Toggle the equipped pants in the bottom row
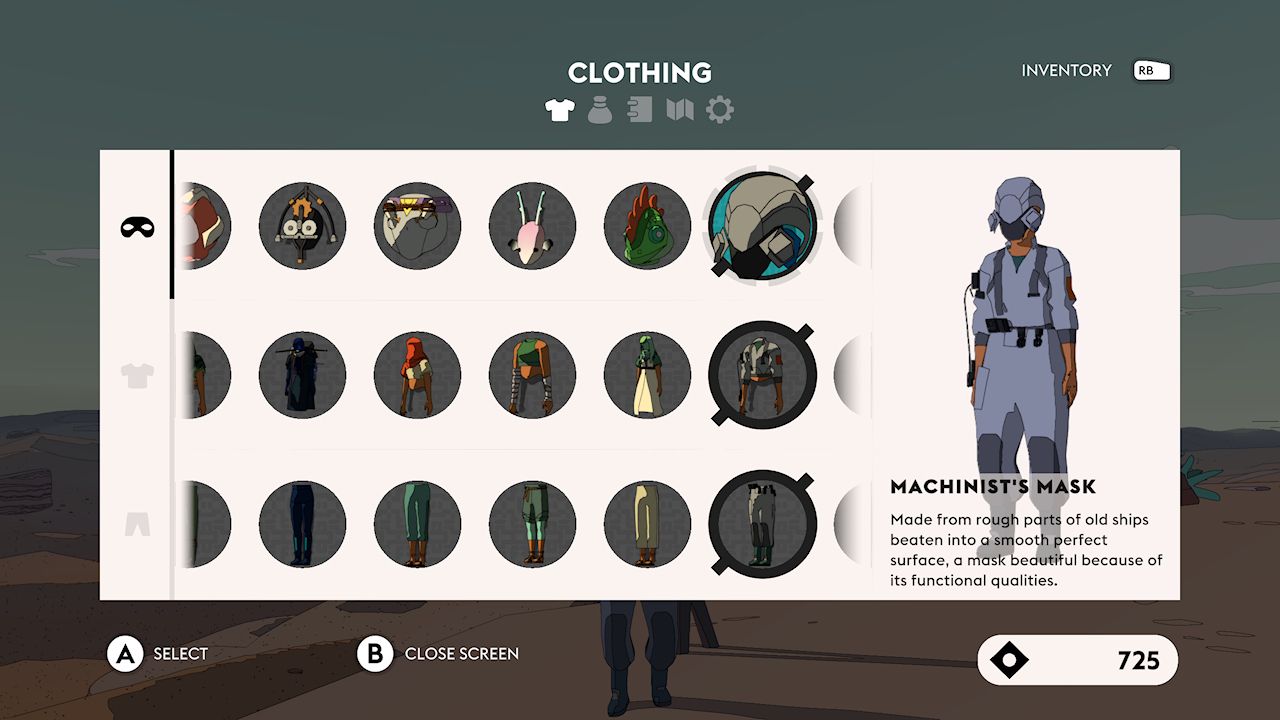Image resolution: width=1280 pixels, height=720 pixels. click(763, 523)
